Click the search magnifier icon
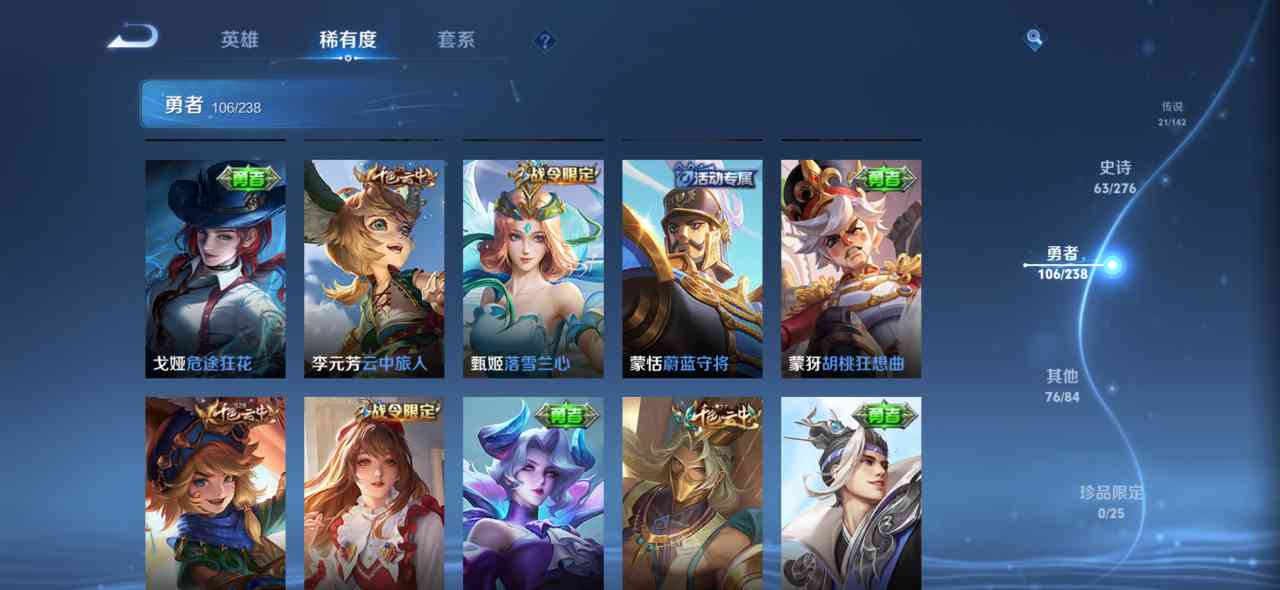 1034,40
